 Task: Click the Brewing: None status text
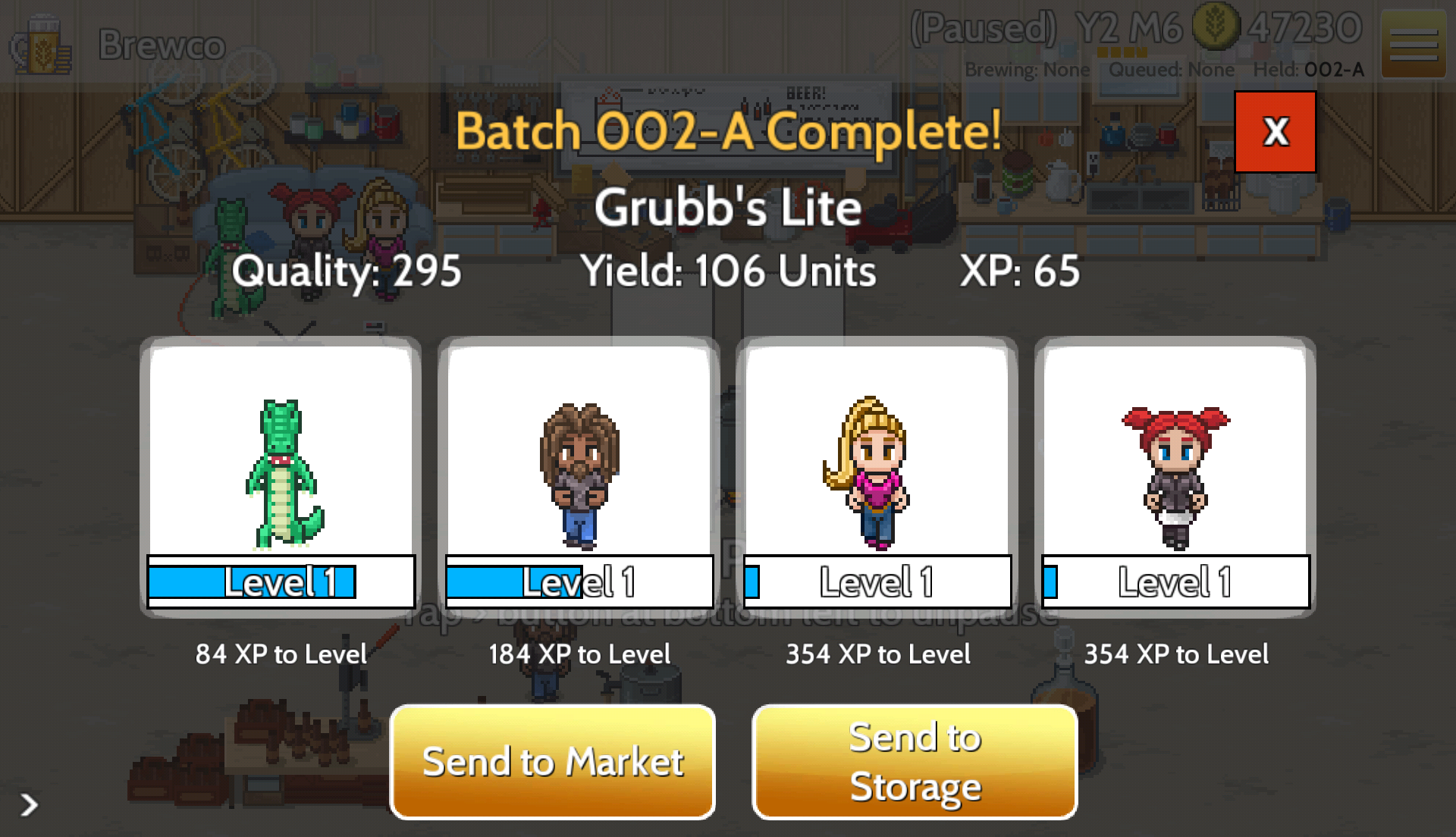click(x=1028, y=70)
